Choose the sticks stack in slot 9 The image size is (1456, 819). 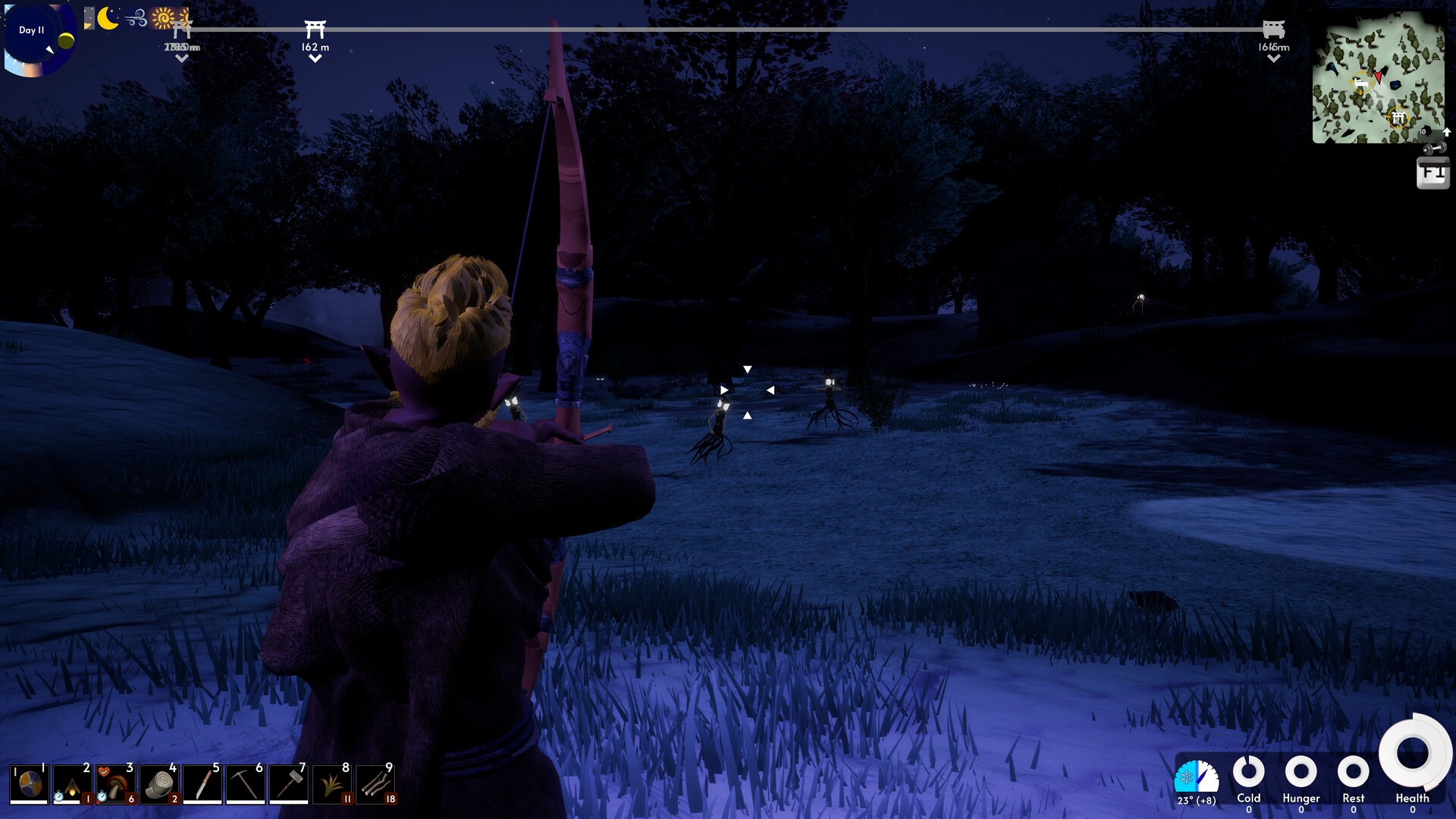(x=375, y=783)
